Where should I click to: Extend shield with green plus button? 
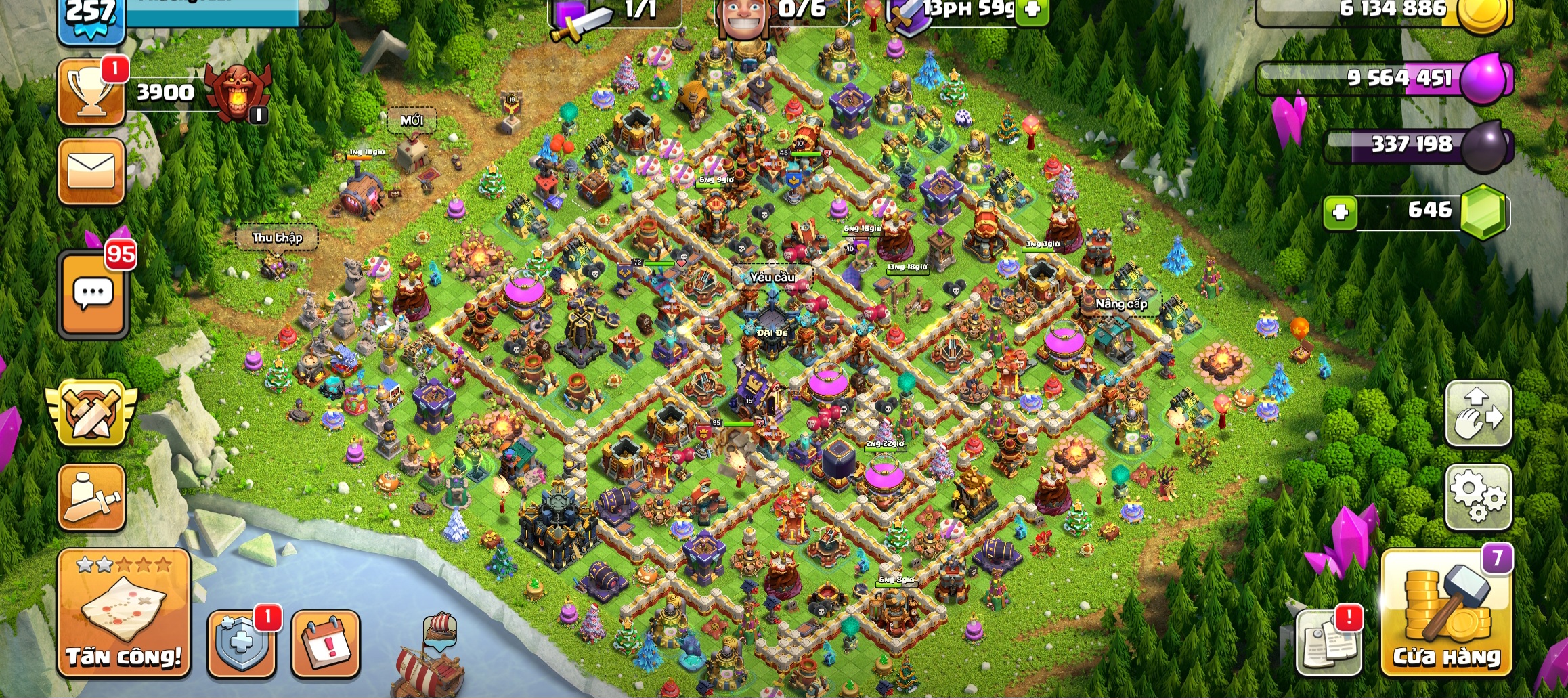coord(1032,9)
